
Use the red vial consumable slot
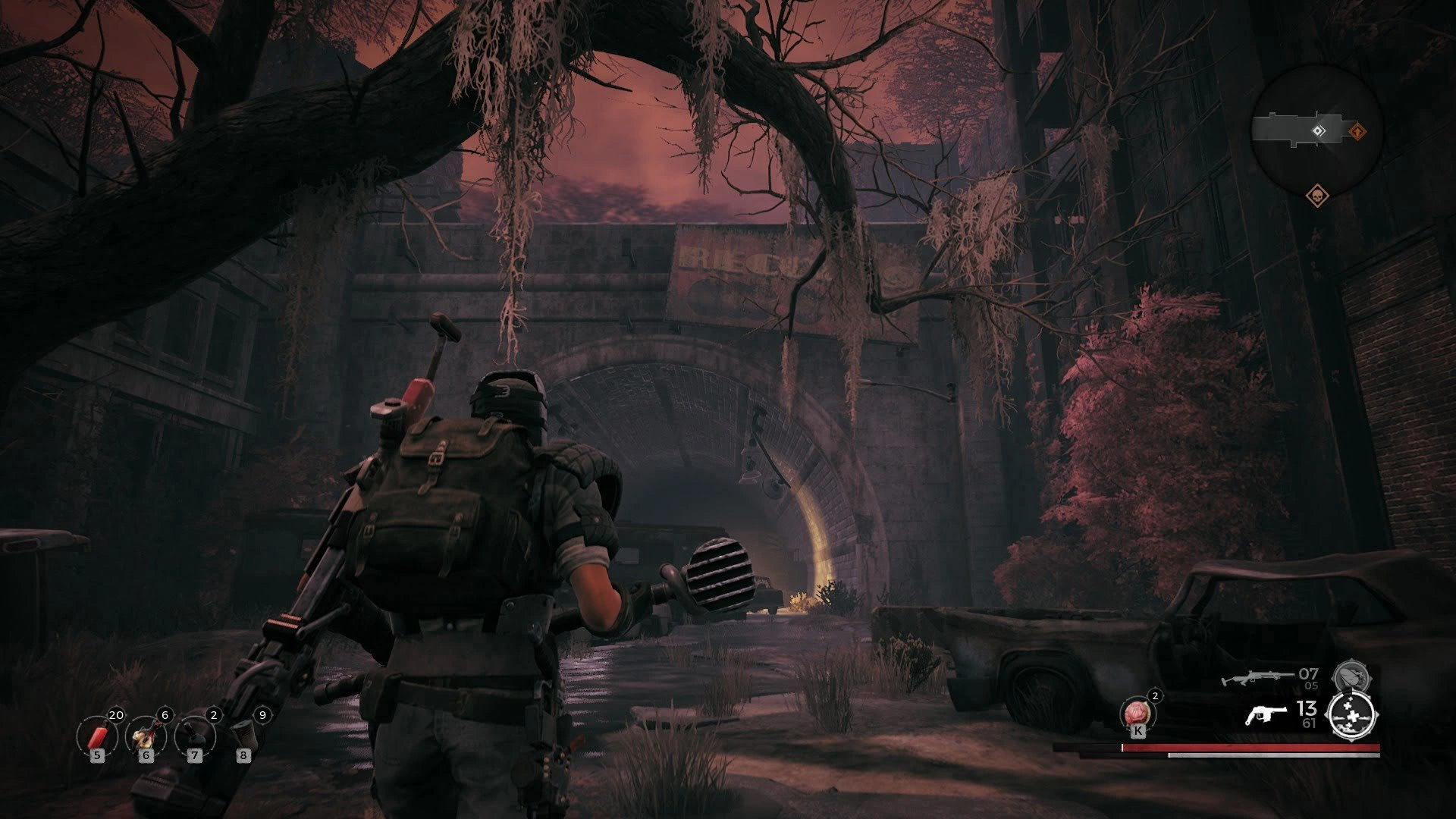click(96, 736)
